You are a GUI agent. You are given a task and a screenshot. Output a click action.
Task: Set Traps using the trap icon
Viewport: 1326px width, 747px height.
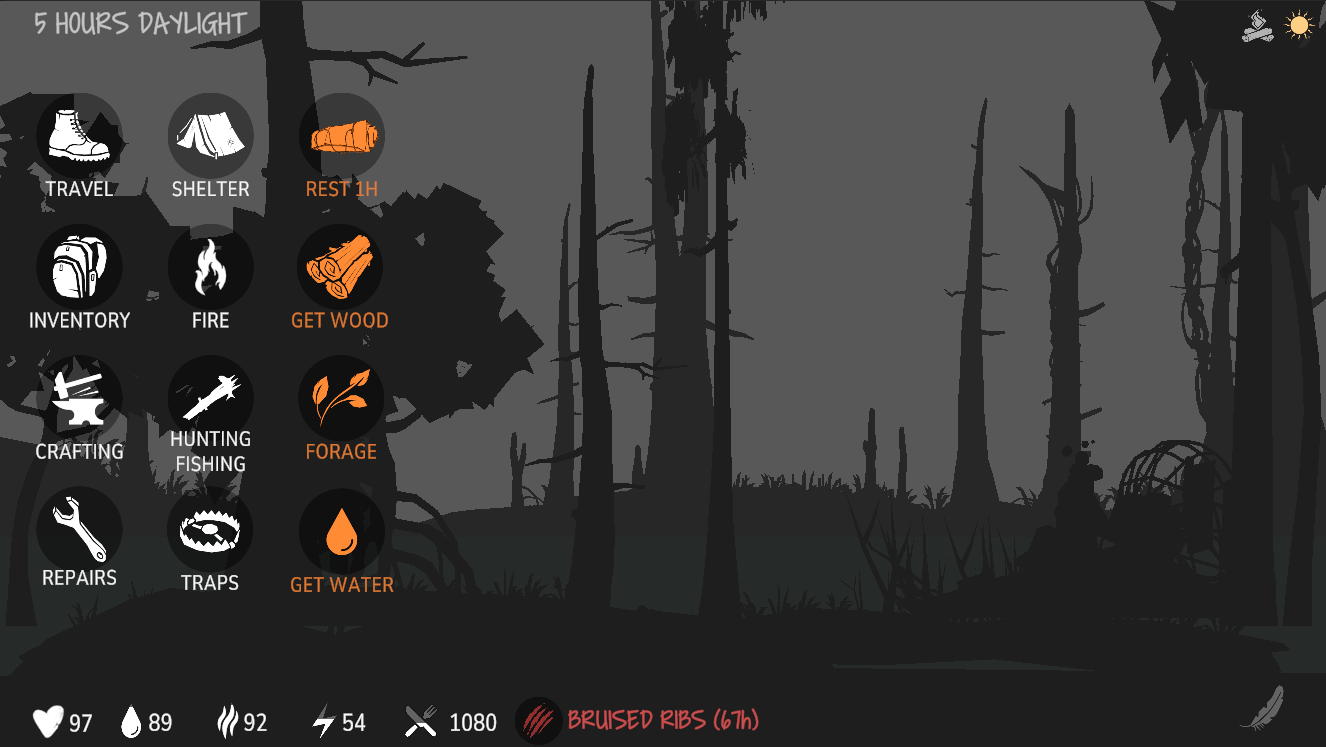coord(210,528)
